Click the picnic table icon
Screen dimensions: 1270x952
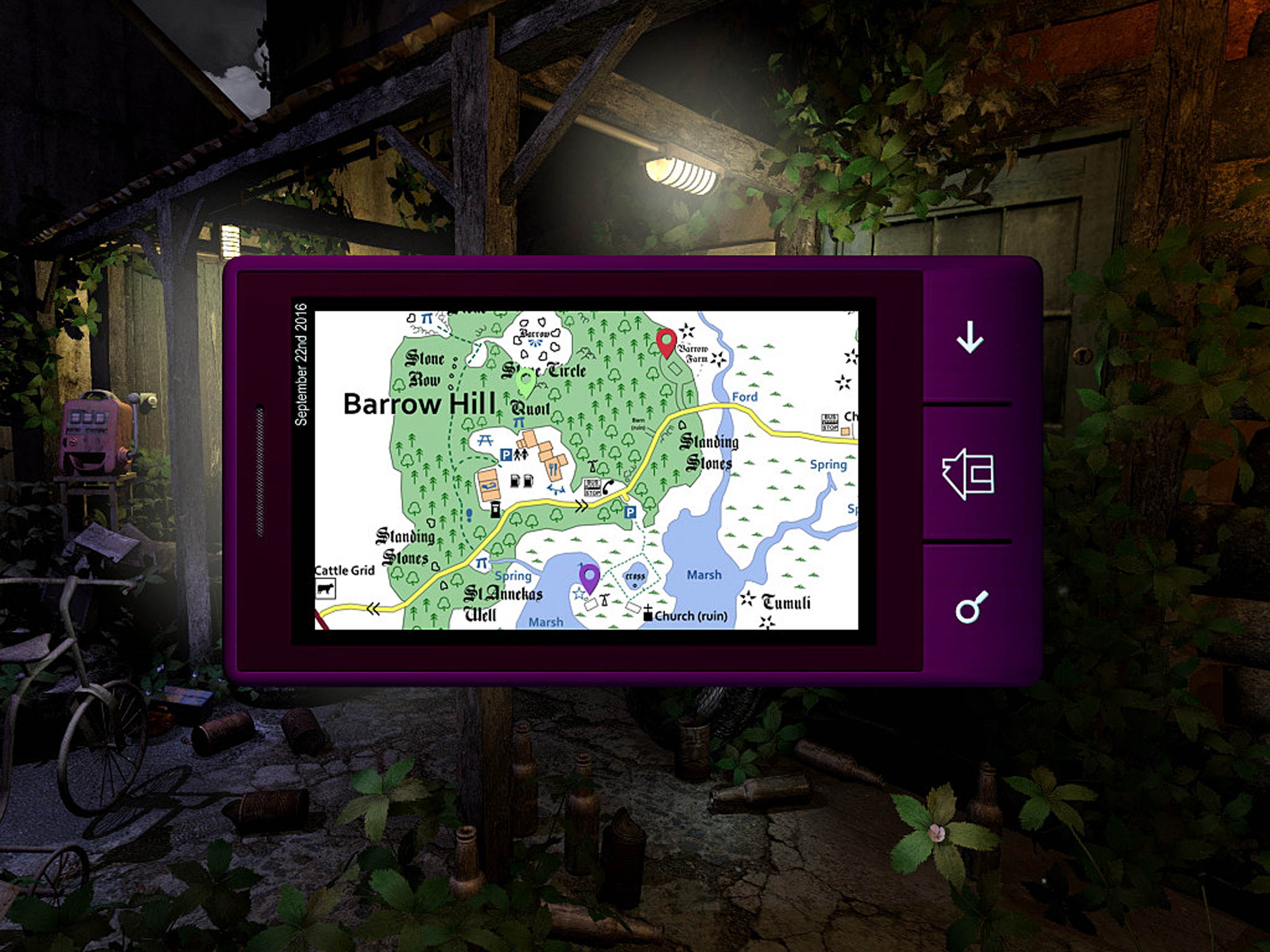tap(485, 441)
